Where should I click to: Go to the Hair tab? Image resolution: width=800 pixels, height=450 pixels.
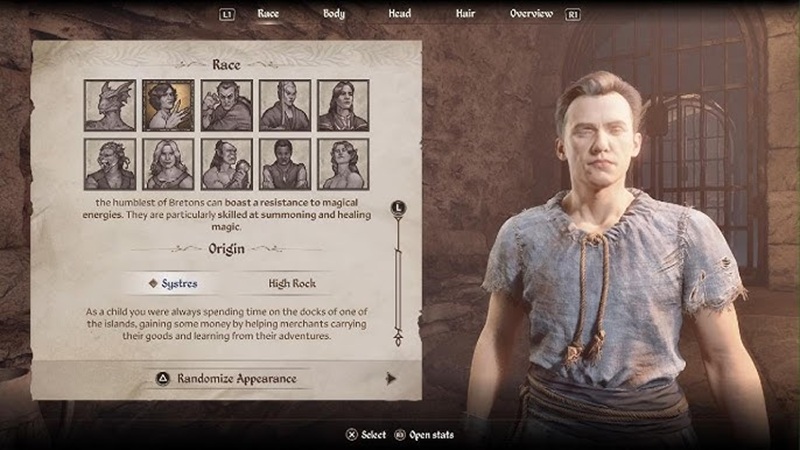pos(466,14)
